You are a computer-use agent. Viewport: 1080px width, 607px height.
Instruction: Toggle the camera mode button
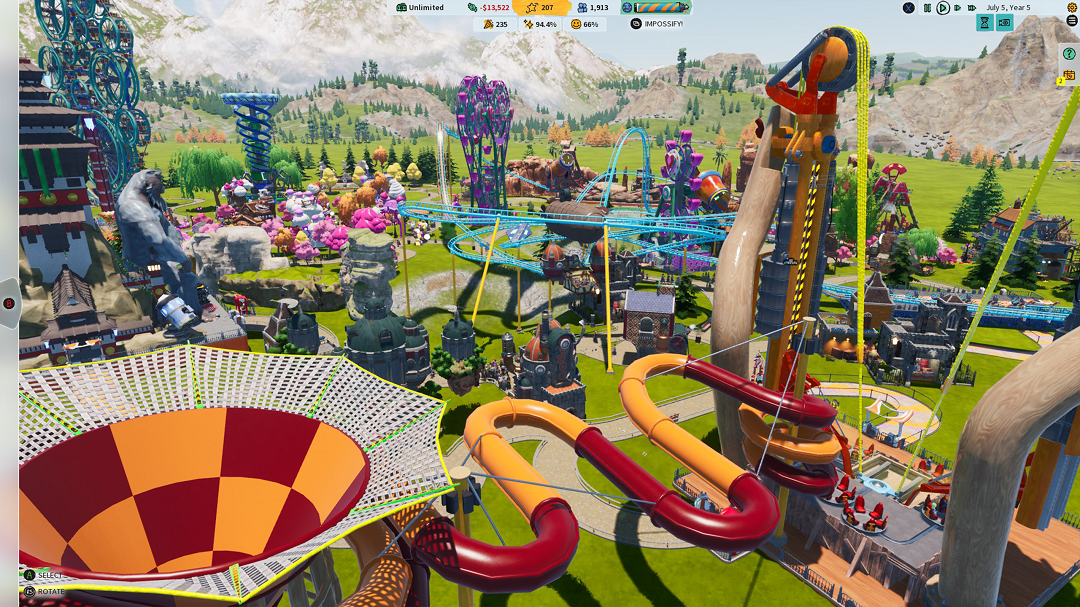[1005, 23]
